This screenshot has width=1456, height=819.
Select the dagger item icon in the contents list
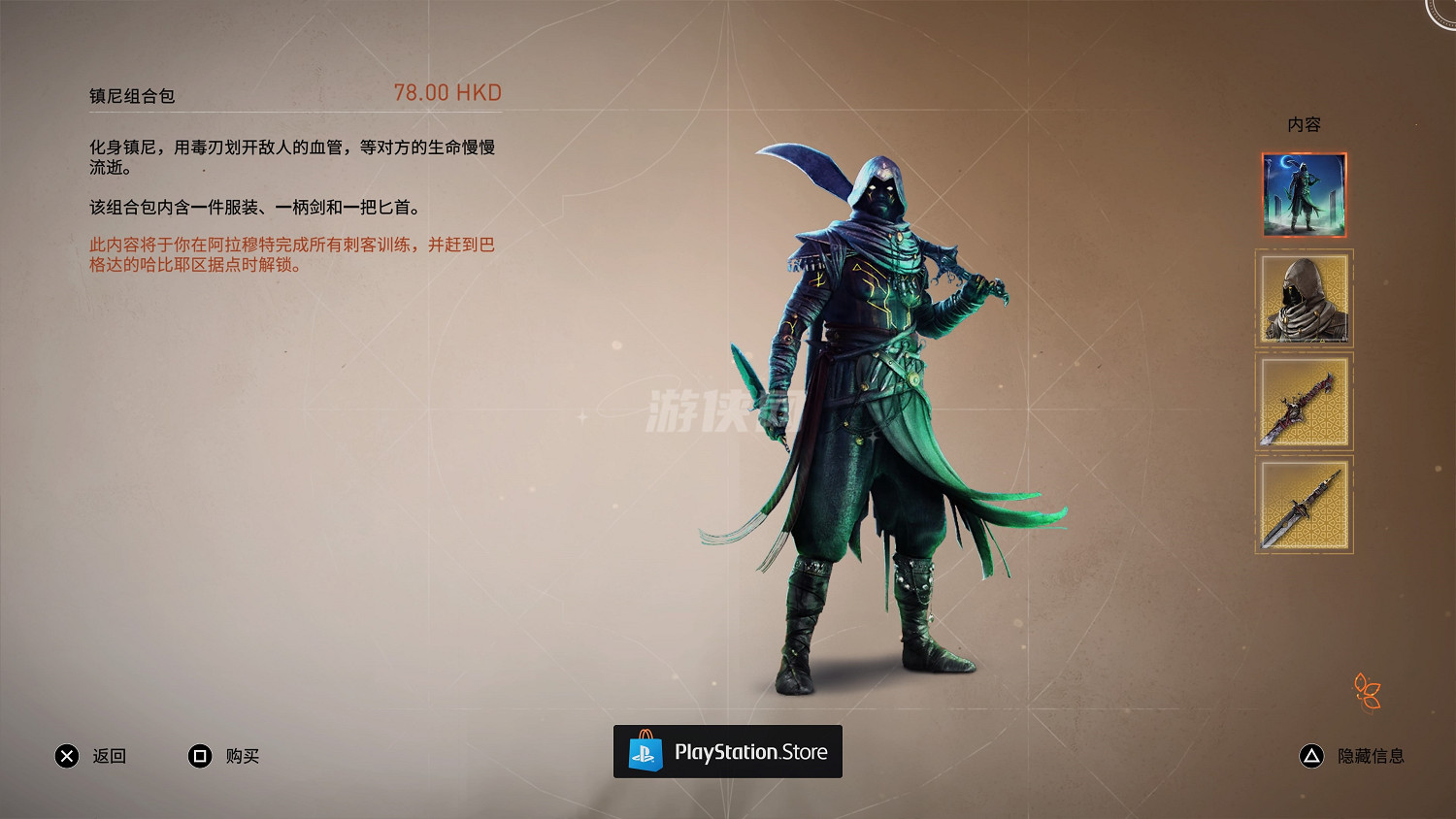1303,505
